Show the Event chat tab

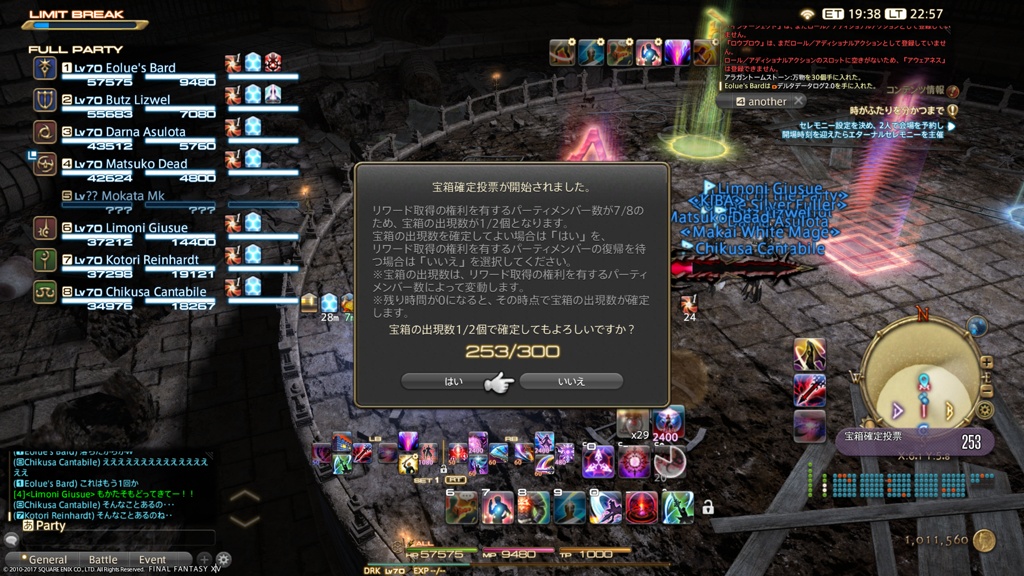point(153,560)
